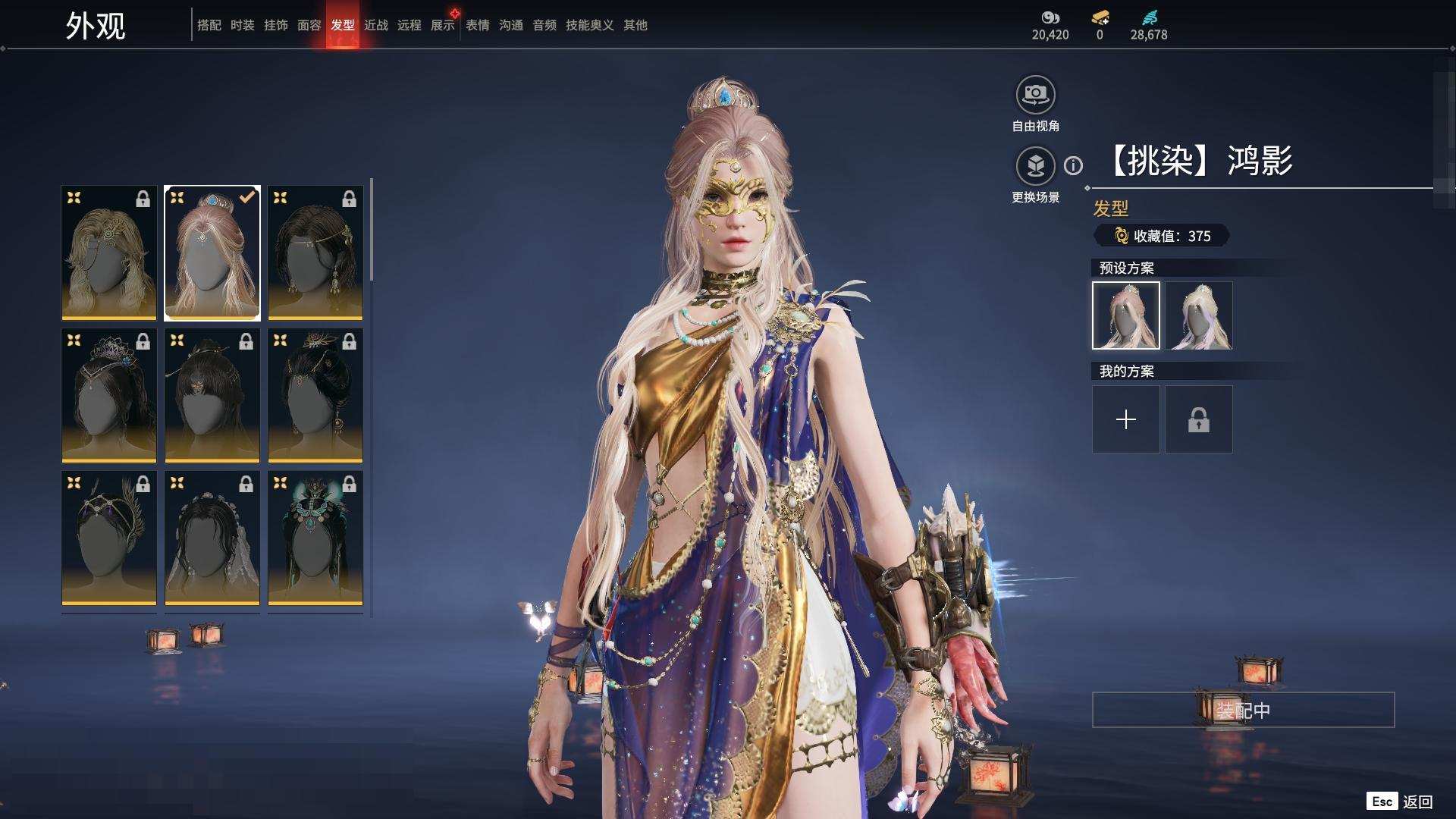Choose the teal butterfly headdress hairstyle
The width and height of the screenshot is (1456, 819).
pyautogui.click(x=315, y=538)
